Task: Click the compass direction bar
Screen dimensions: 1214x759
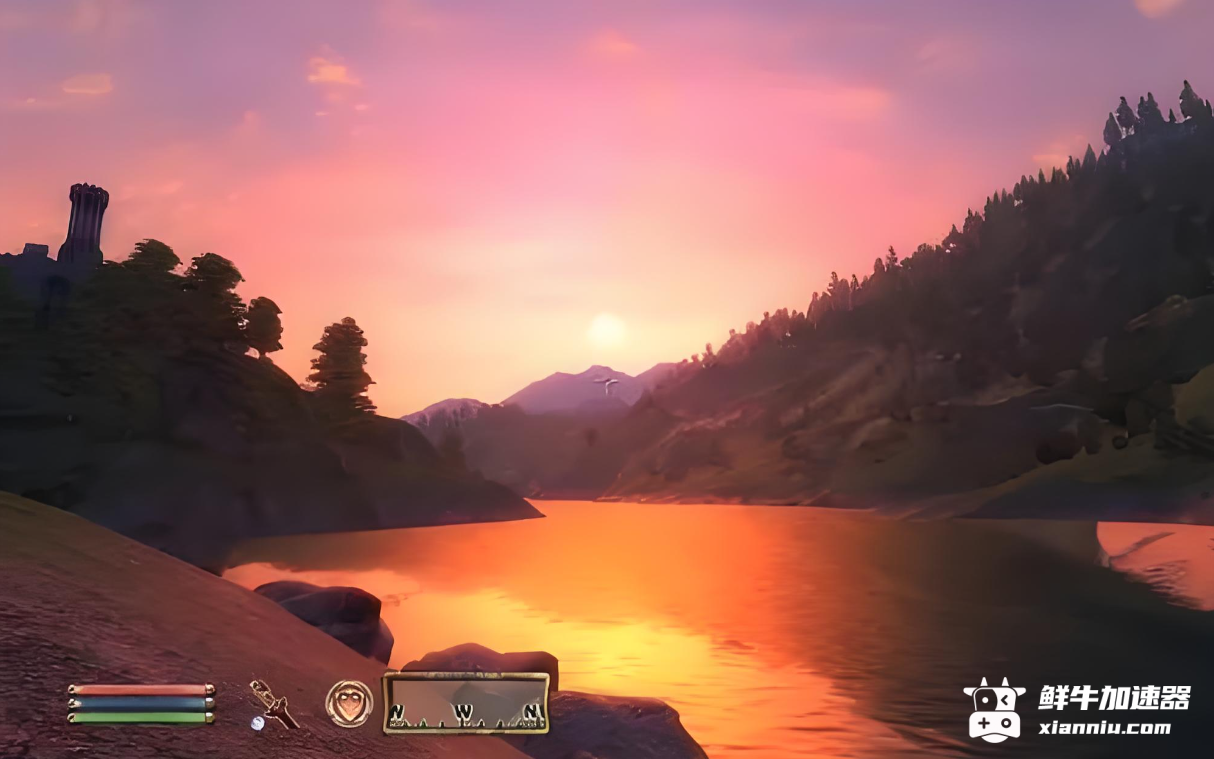Action: 466,703
